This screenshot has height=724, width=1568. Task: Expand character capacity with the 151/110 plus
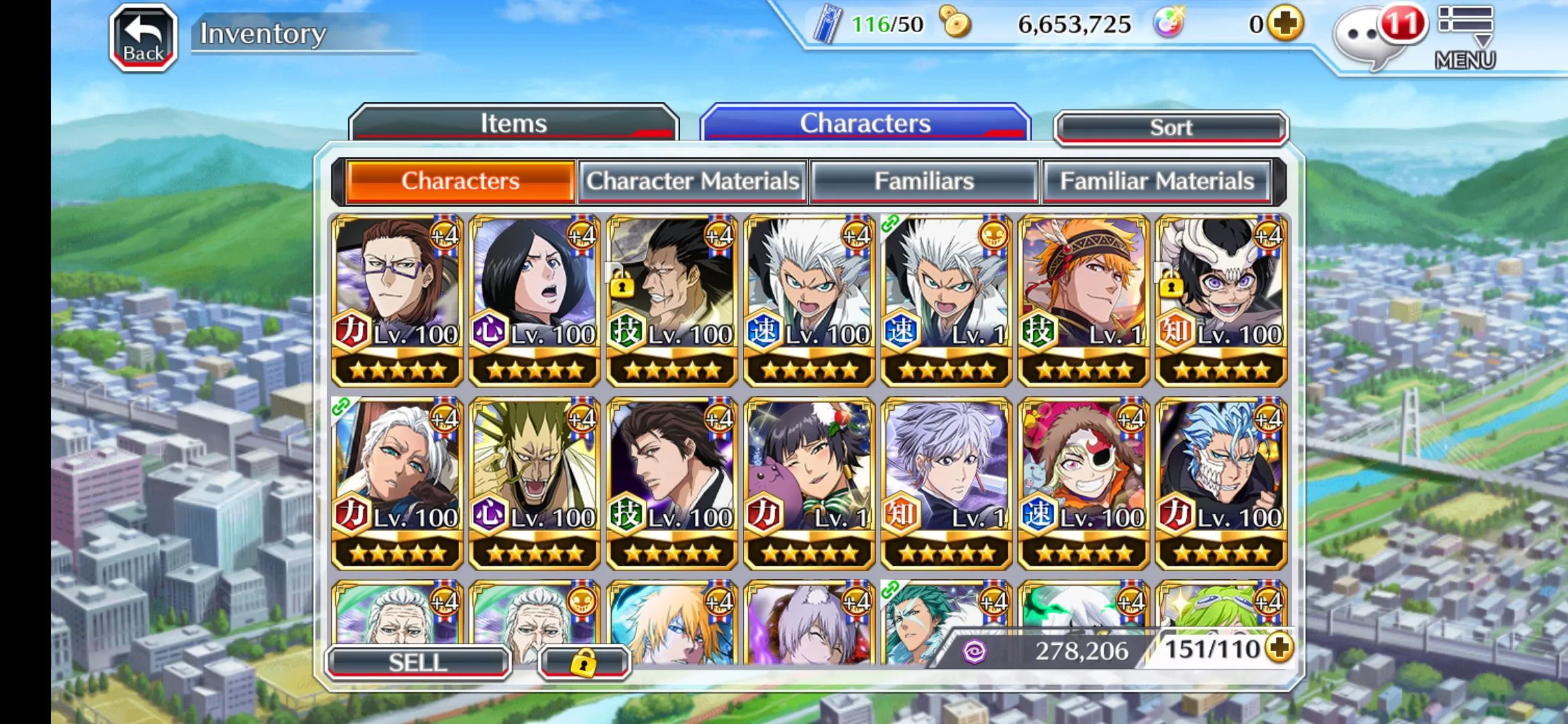(1280, 648)
